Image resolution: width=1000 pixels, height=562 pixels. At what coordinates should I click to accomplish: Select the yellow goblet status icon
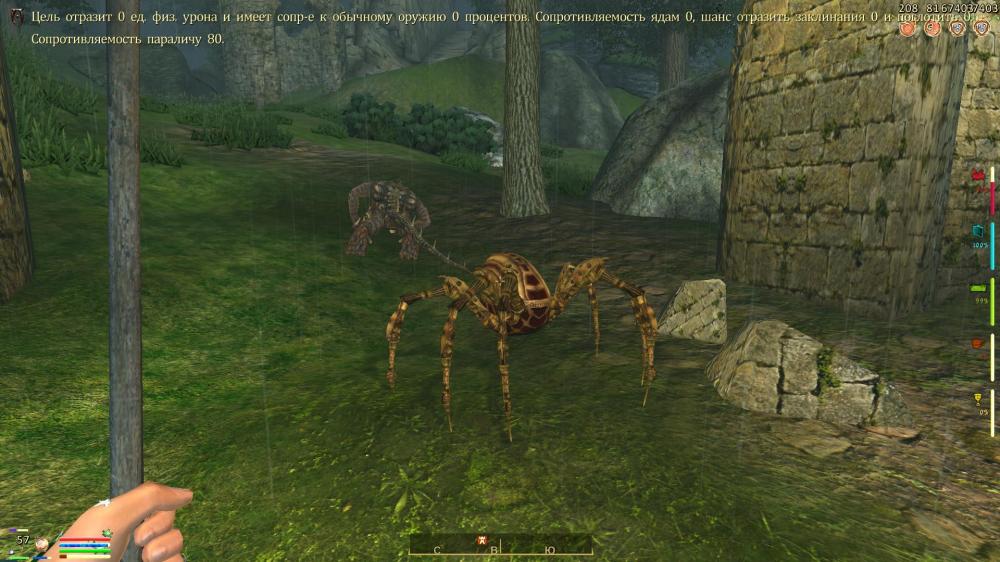(x=979, y=399)
